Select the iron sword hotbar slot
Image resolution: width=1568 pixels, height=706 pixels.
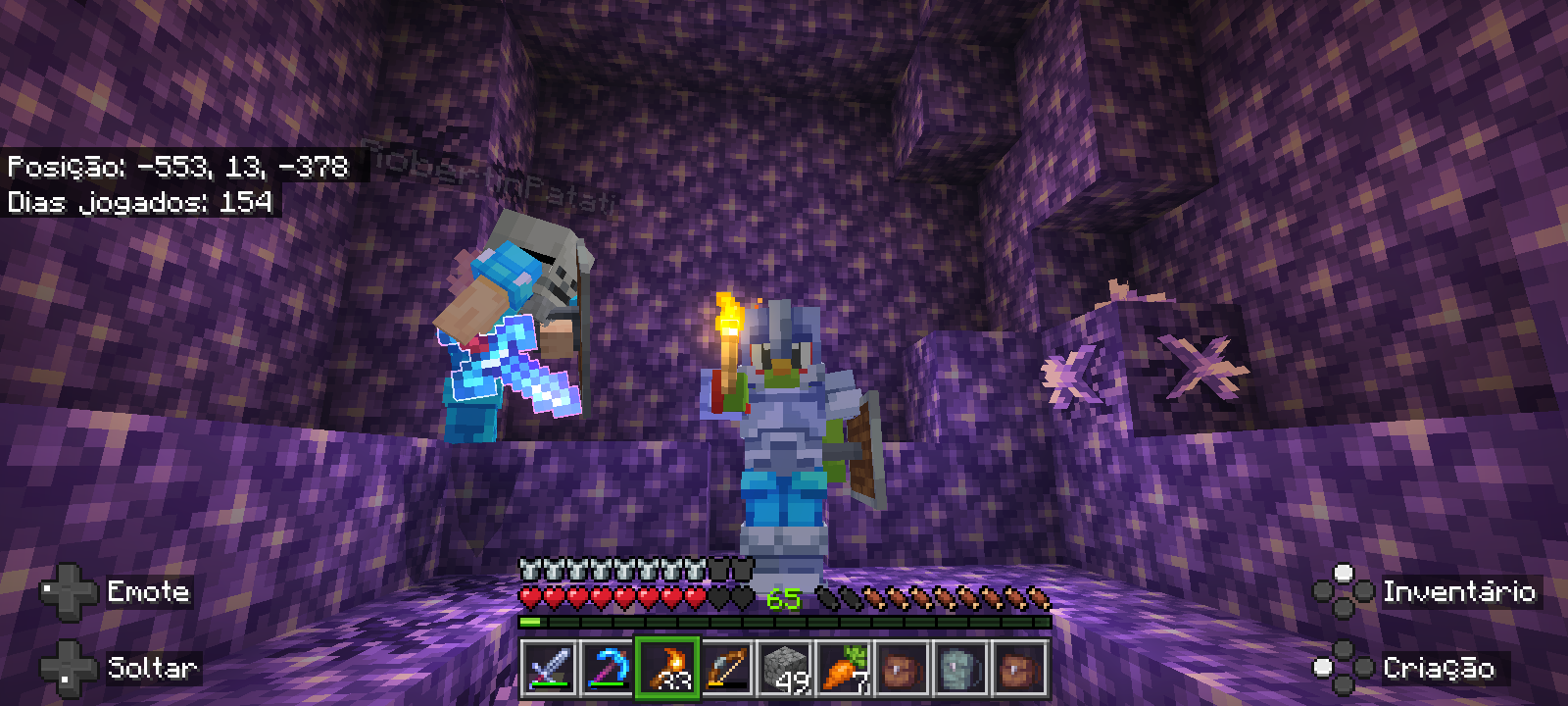(x=549, y=669)
